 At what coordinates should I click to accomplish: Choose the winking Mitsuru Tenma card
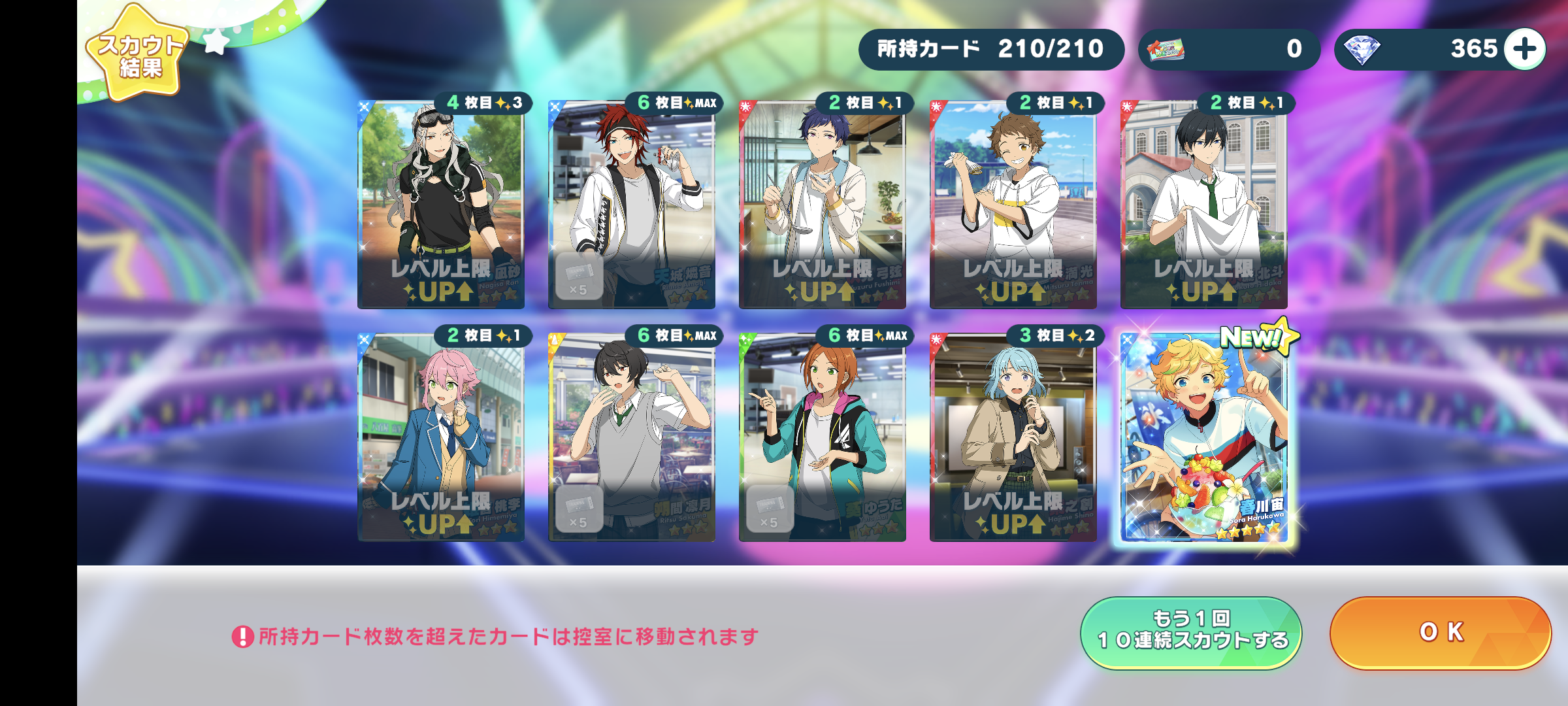[1013, 205]
